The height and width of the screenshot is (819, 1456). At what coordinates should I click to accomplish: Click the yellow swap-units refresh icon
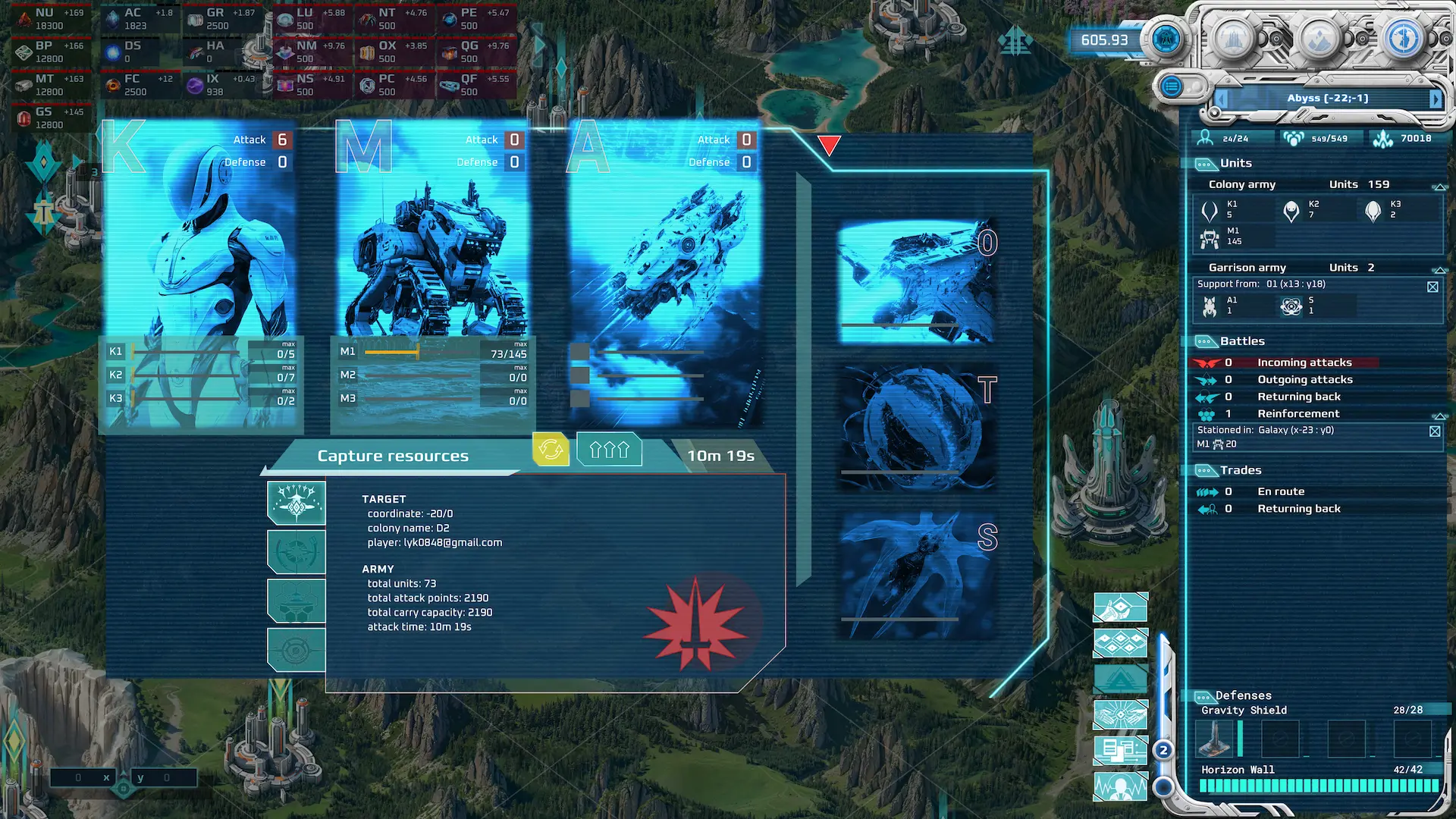pos(552,449)
